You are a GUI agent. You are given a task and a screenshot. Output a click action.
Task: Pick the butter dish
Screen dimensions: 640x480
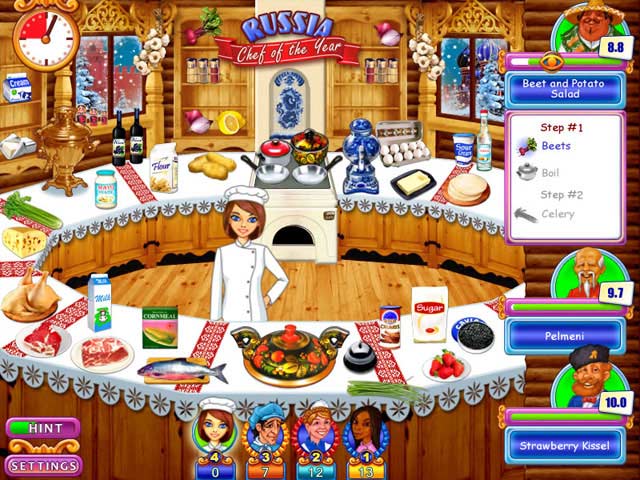pos(412,182)
